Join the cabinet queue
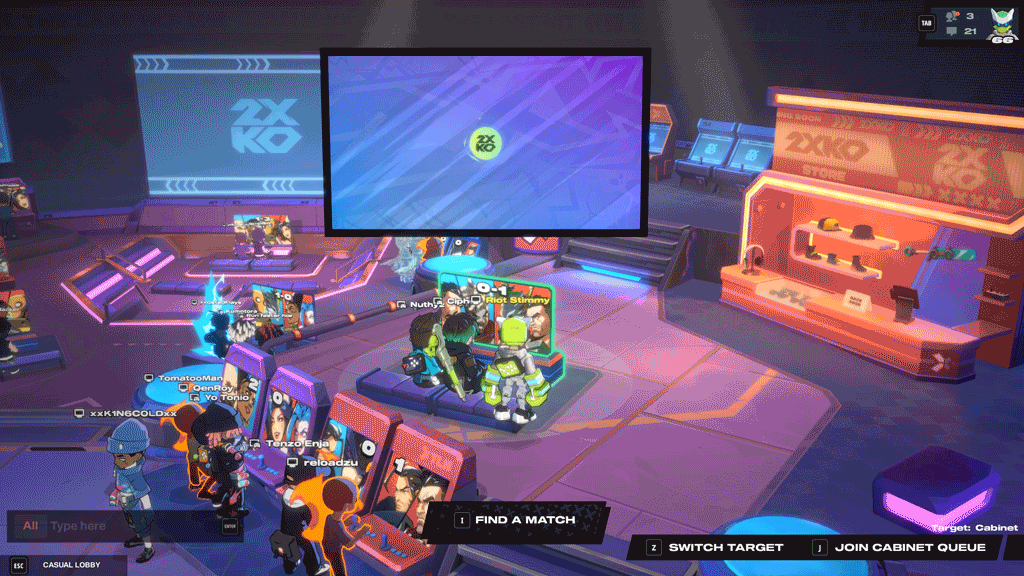 click(x=910, y=547)
